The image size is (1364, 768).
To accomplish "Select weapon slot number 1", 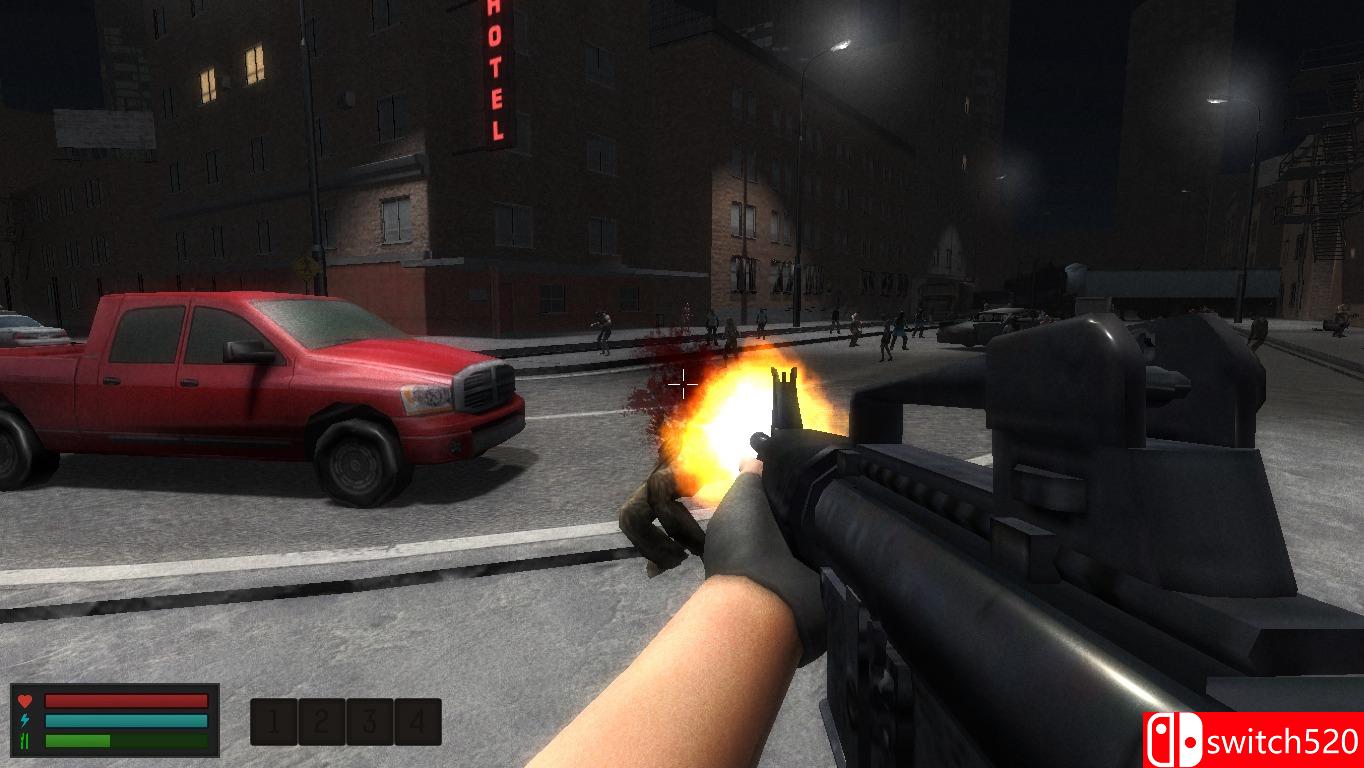I will (x=274, y=721).
